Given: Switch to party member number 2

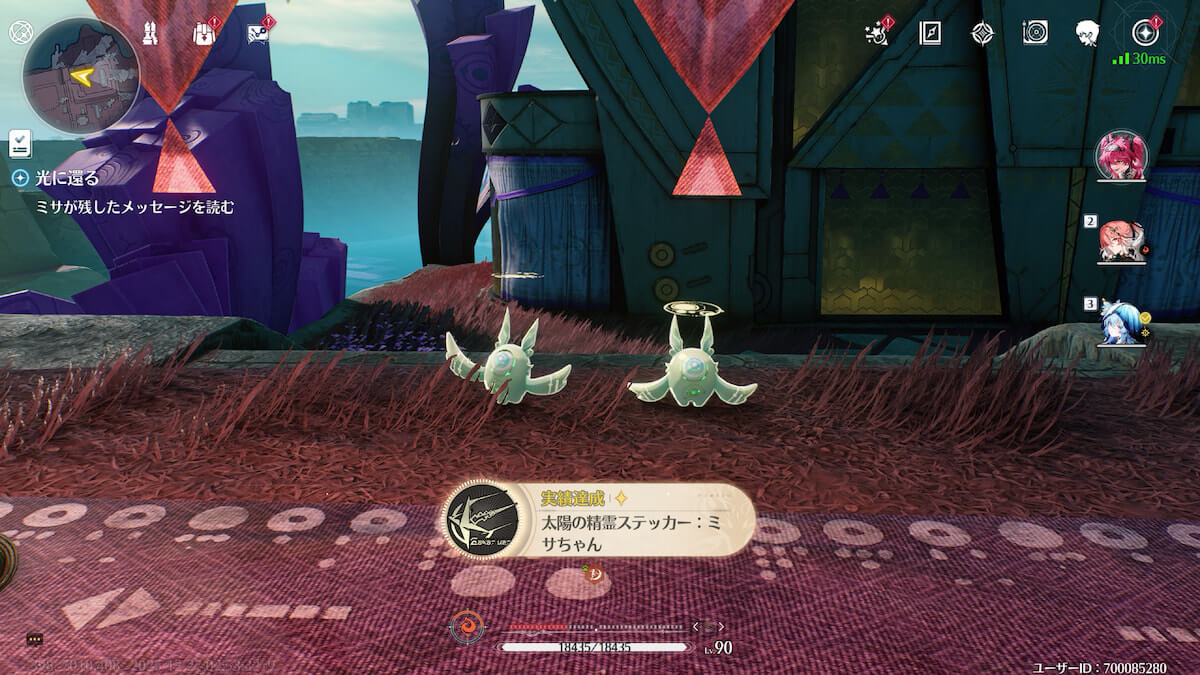Looking at the screenshot, I should pos(1121,241).
